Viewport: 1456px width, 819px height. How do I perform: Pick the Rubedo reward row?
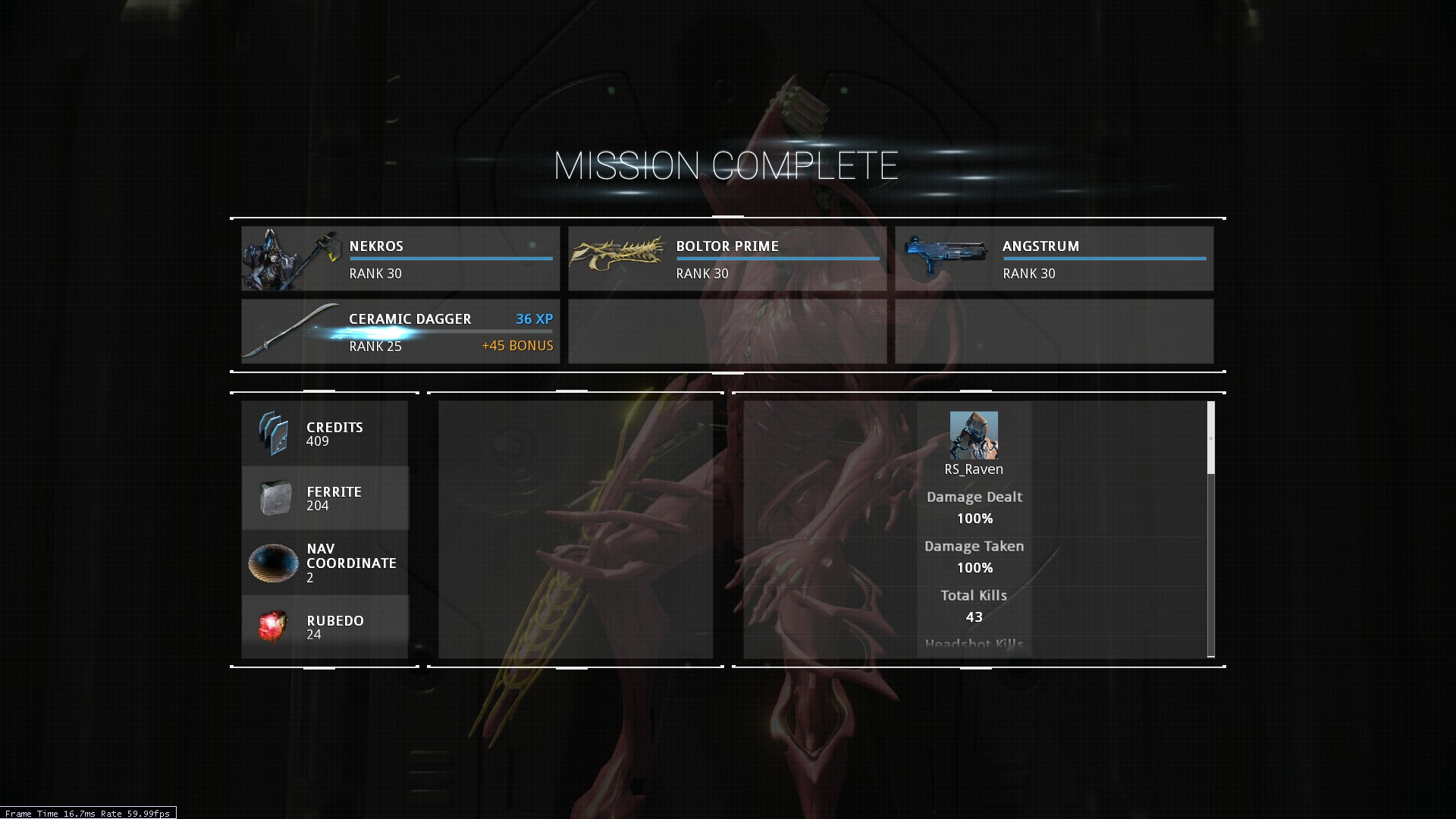(325, 627)
